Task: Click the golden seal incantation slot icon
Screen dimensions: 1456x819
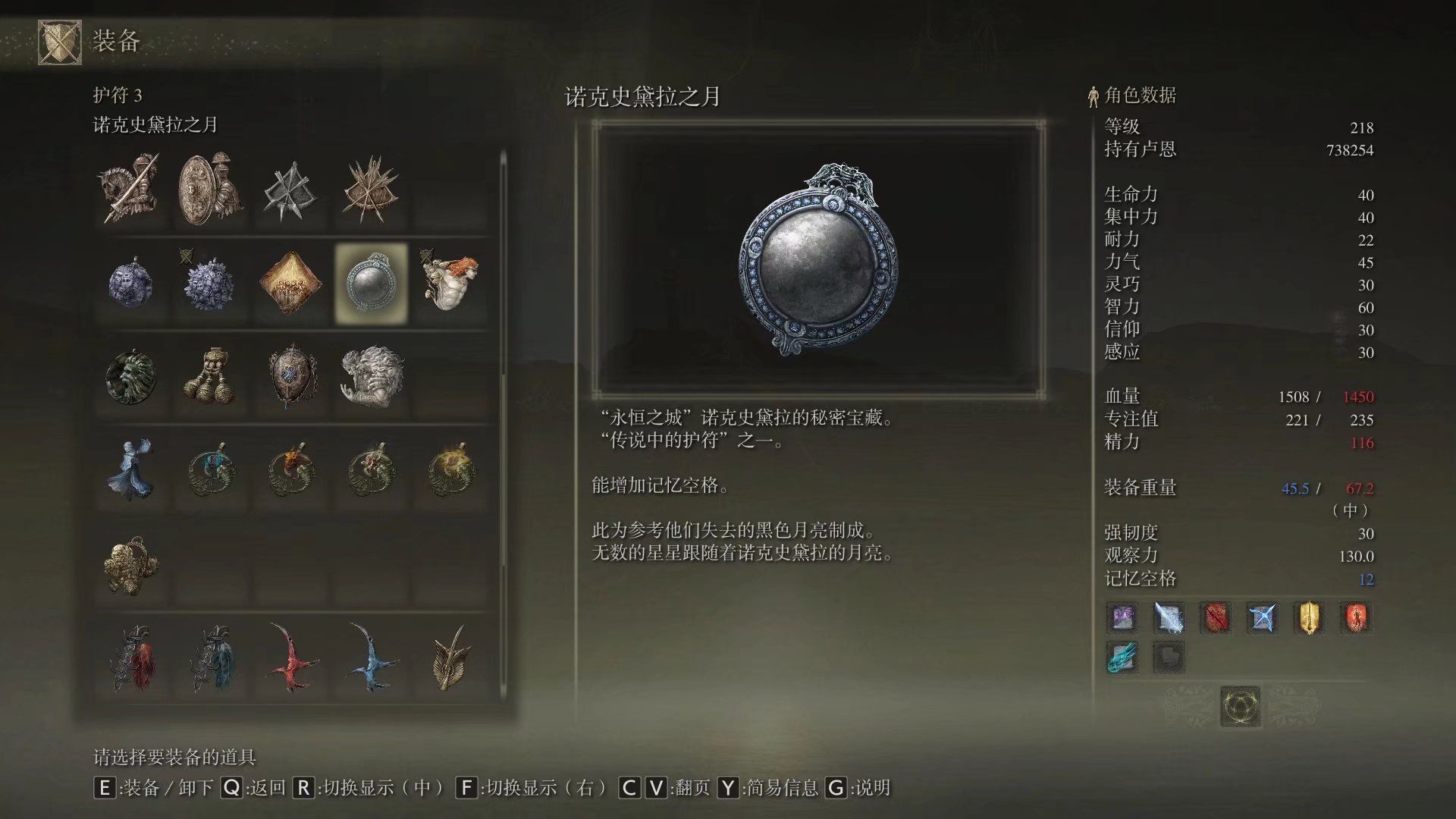Action: pyautogui.click(x=1309, y=618)
